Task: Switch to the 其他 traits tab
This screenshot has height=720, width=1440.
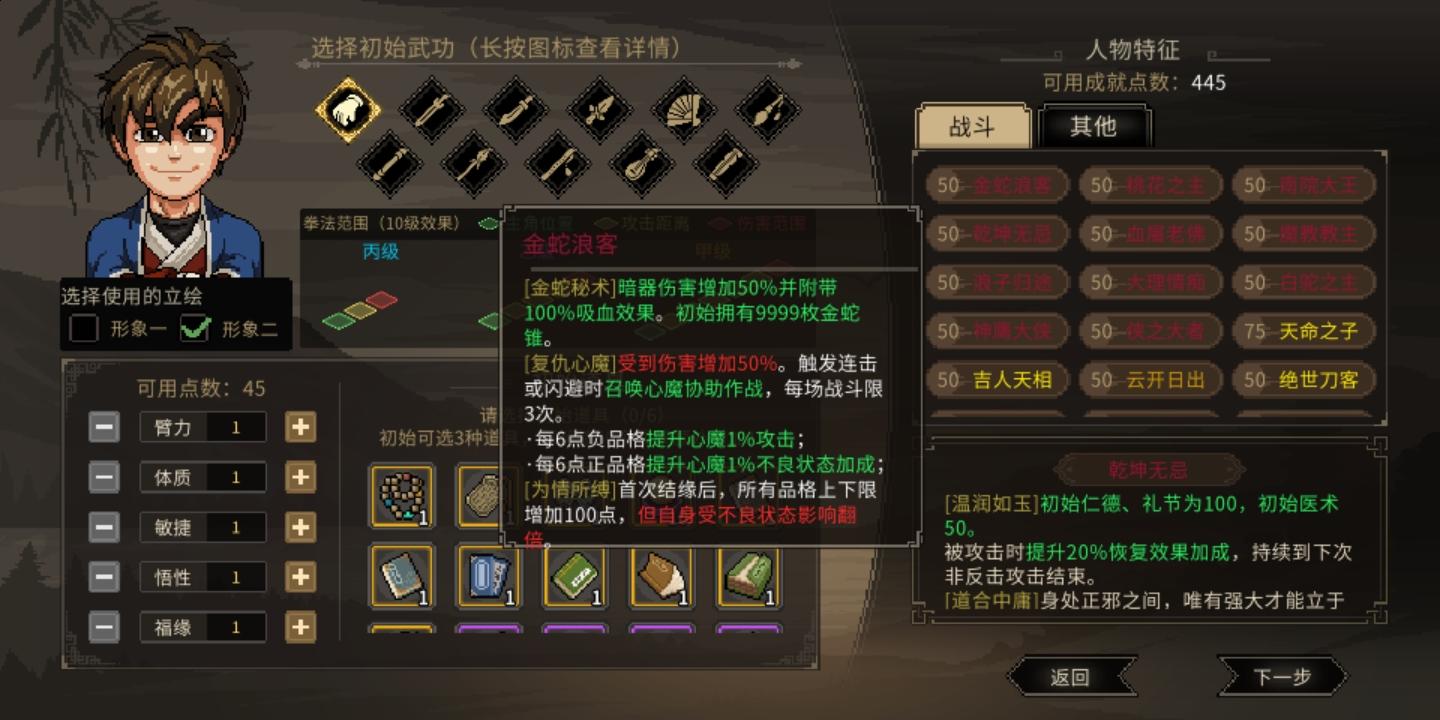Action: point(1096,127)
